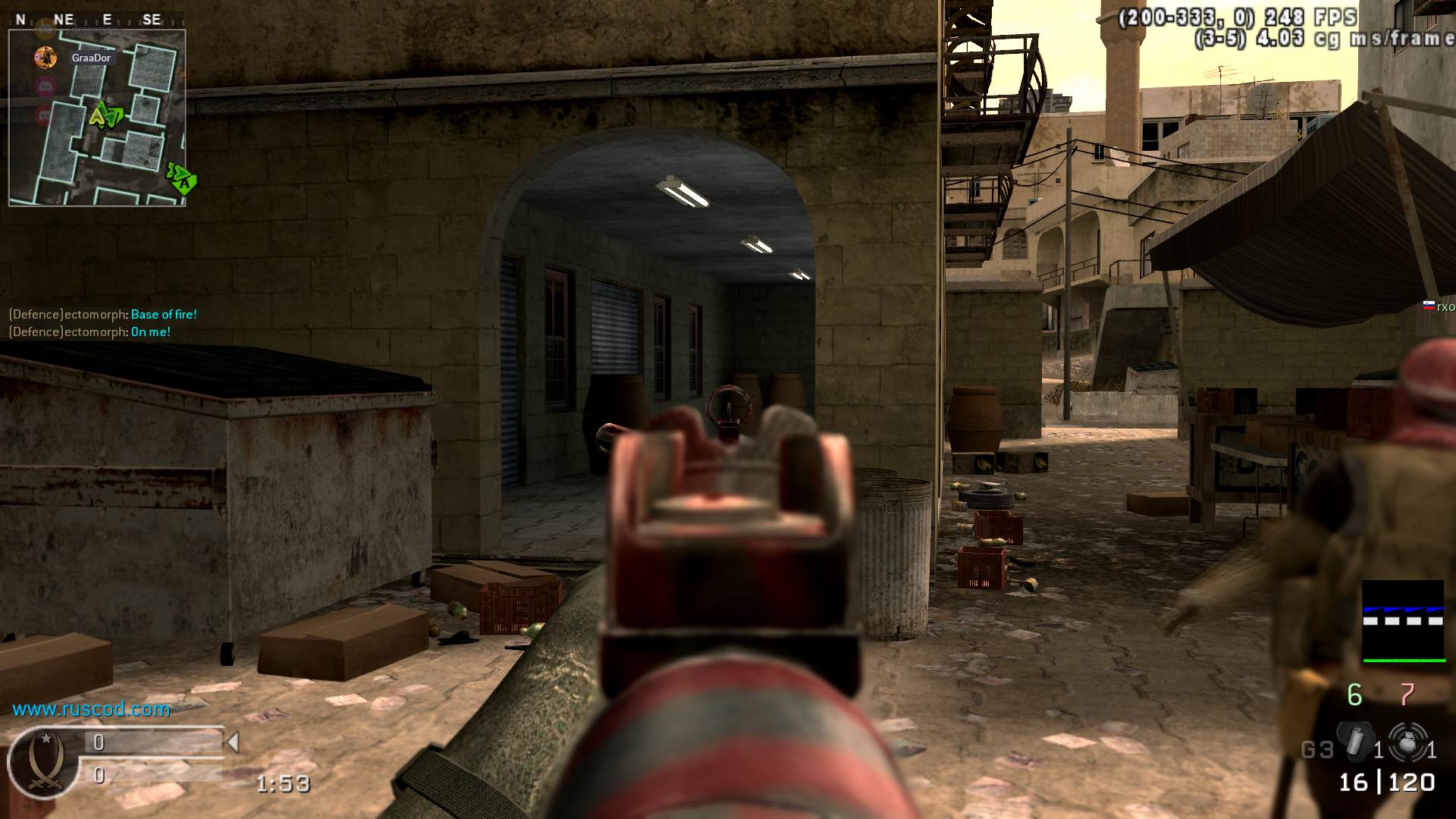Select the frag grenade icon
The width and height of the screenshot is (1456, 819).
[x=1407, y=741]
